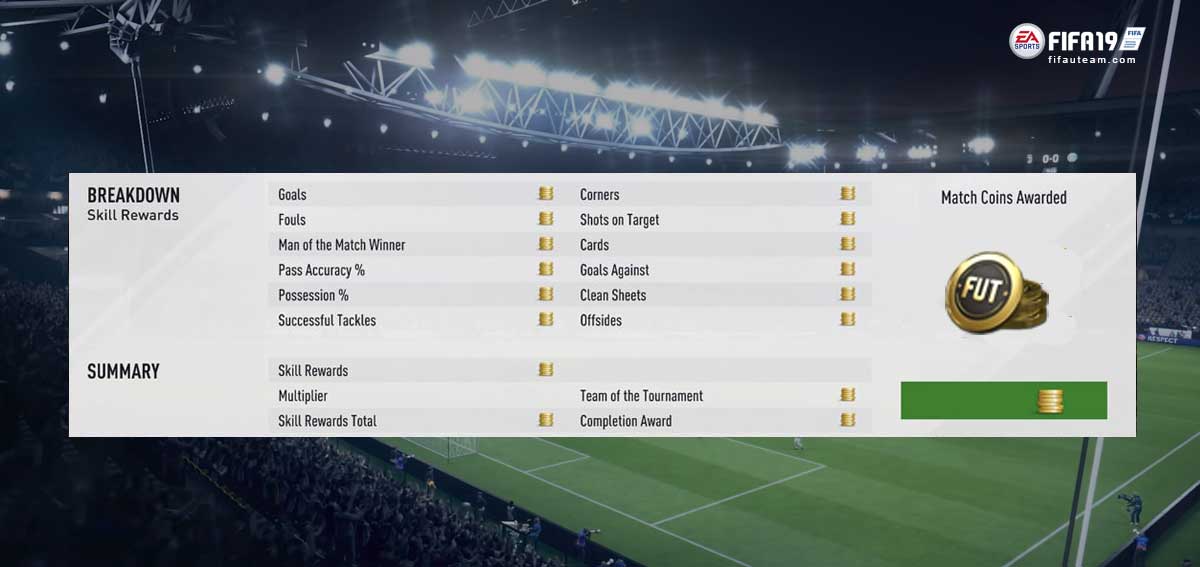Click the large FUT coin icon
The width and height of the screenshot is (1200, 567).
tap(995, 292)
